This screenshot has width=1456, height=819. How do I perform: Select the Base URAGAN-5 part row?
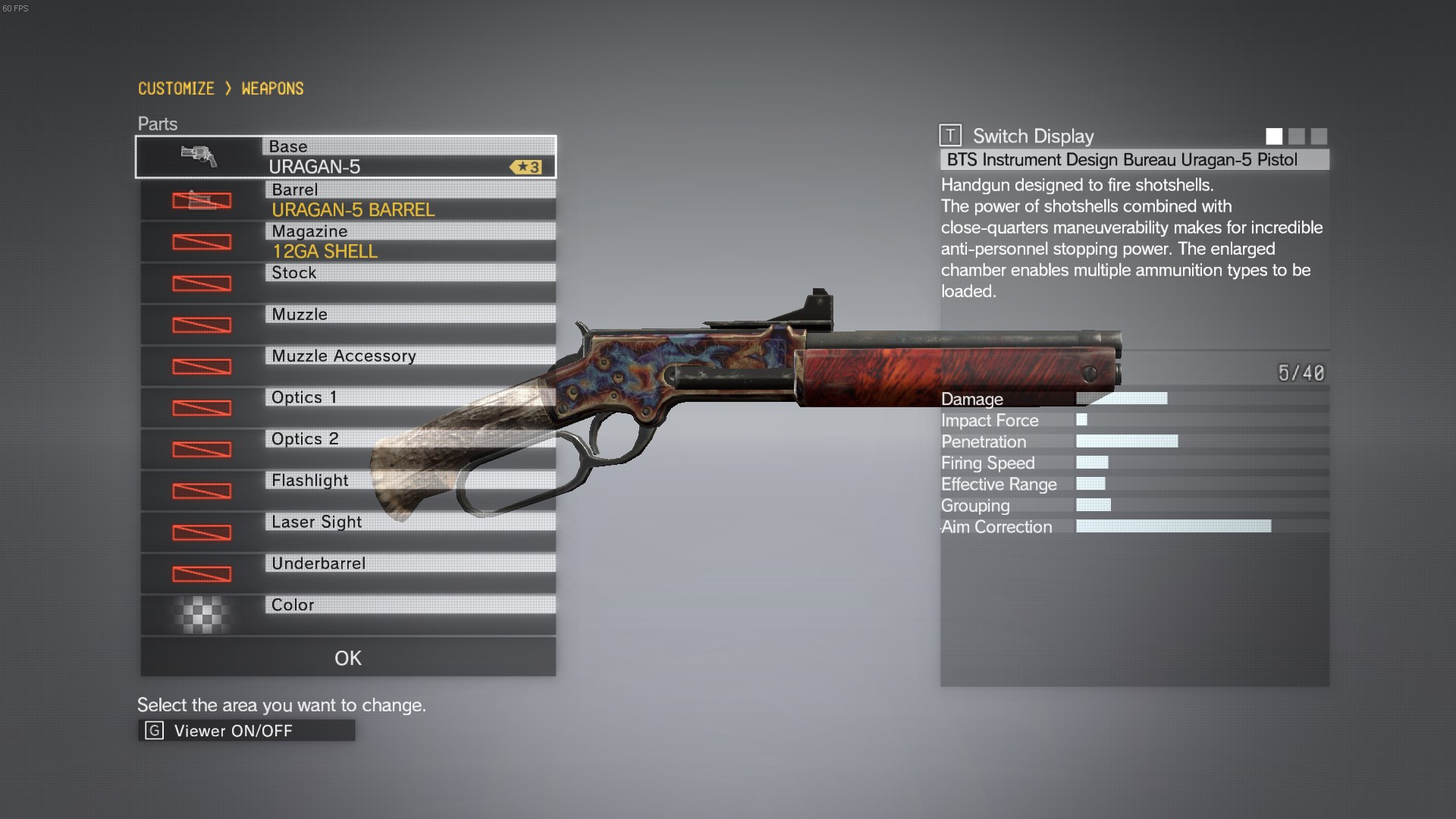346,157
